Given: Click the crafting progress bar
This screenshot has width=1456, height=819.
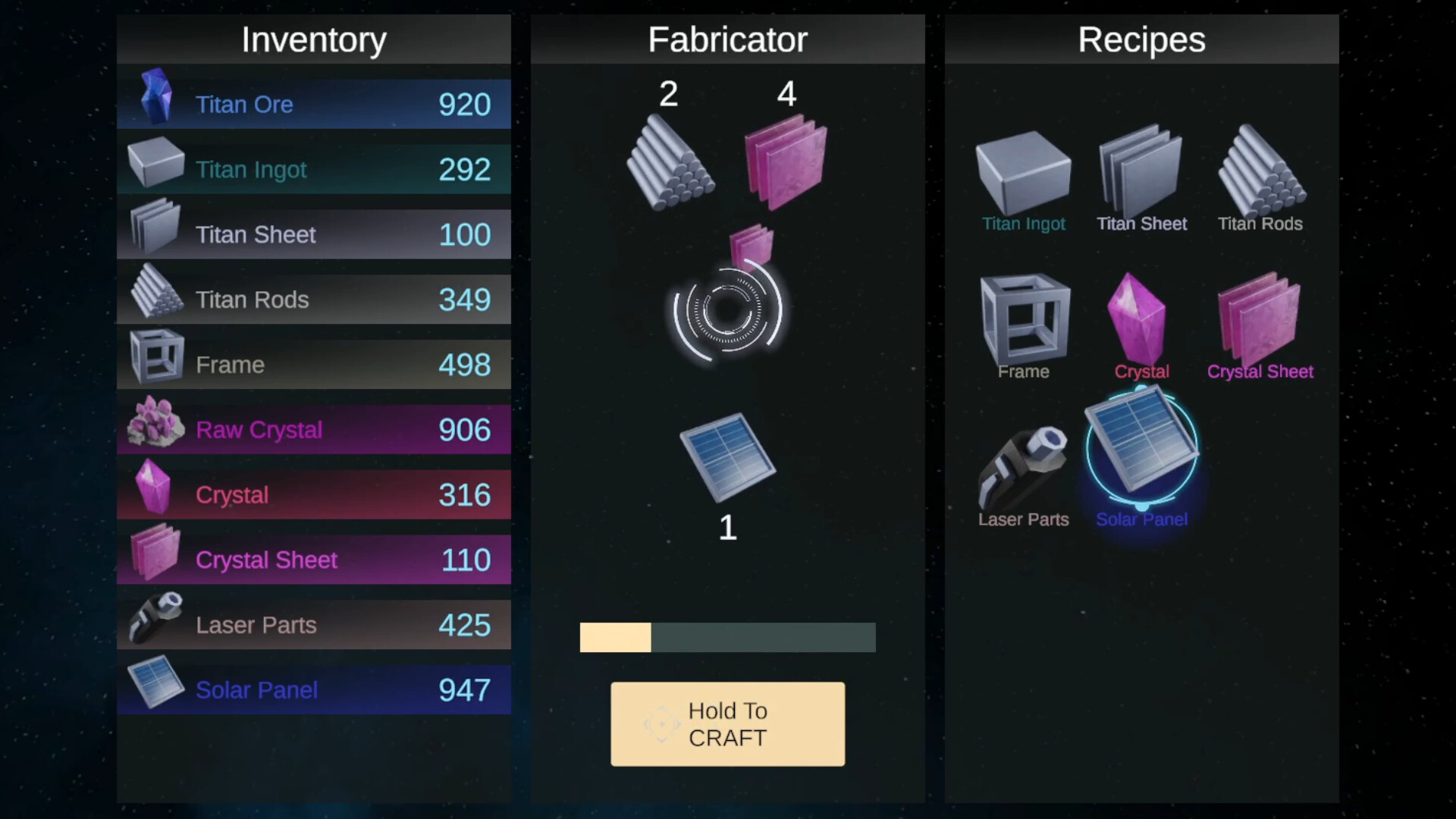Looking at the screenshot, I should (726, 637).
